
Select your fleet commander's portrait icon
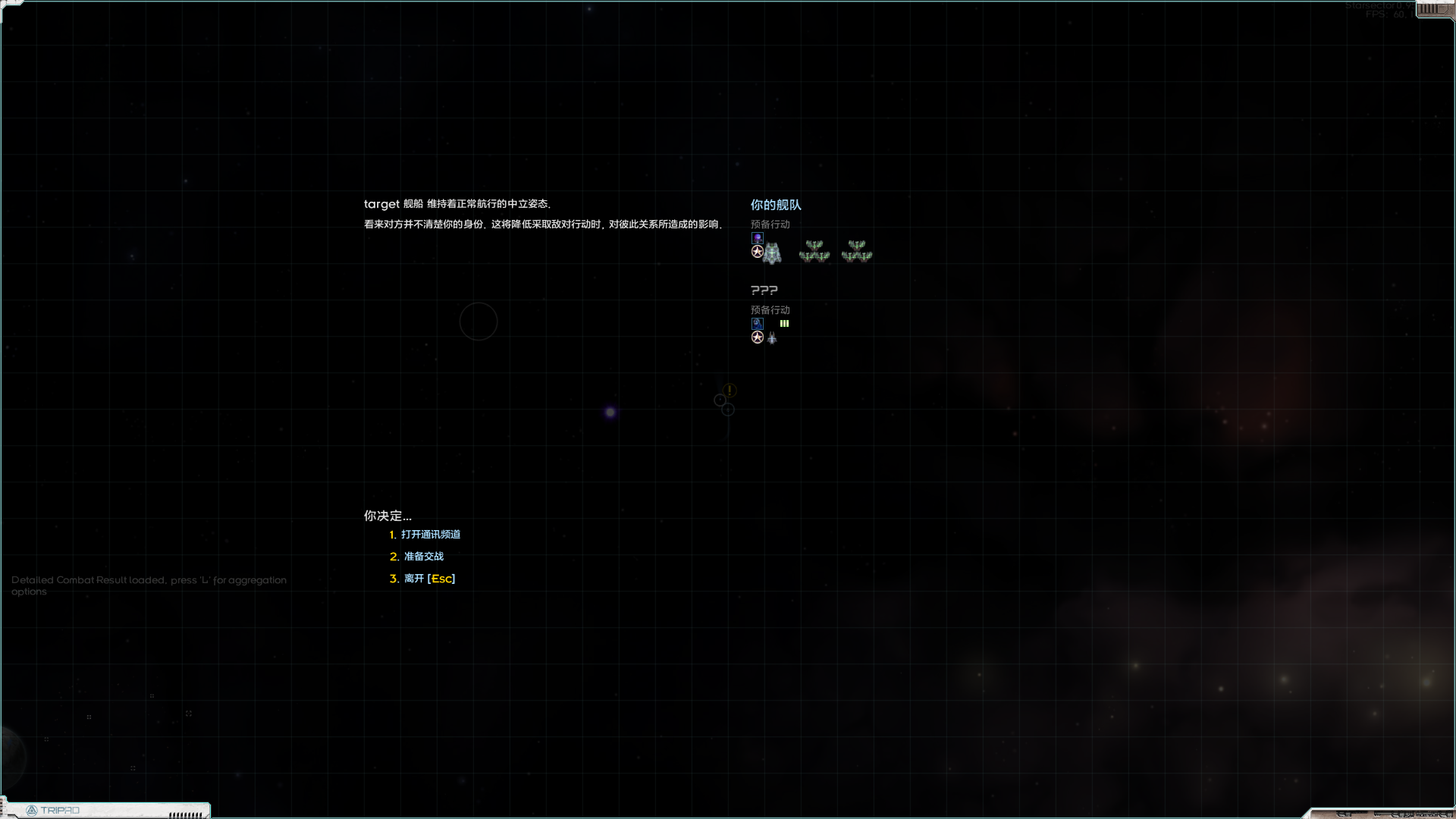point(757,237)
